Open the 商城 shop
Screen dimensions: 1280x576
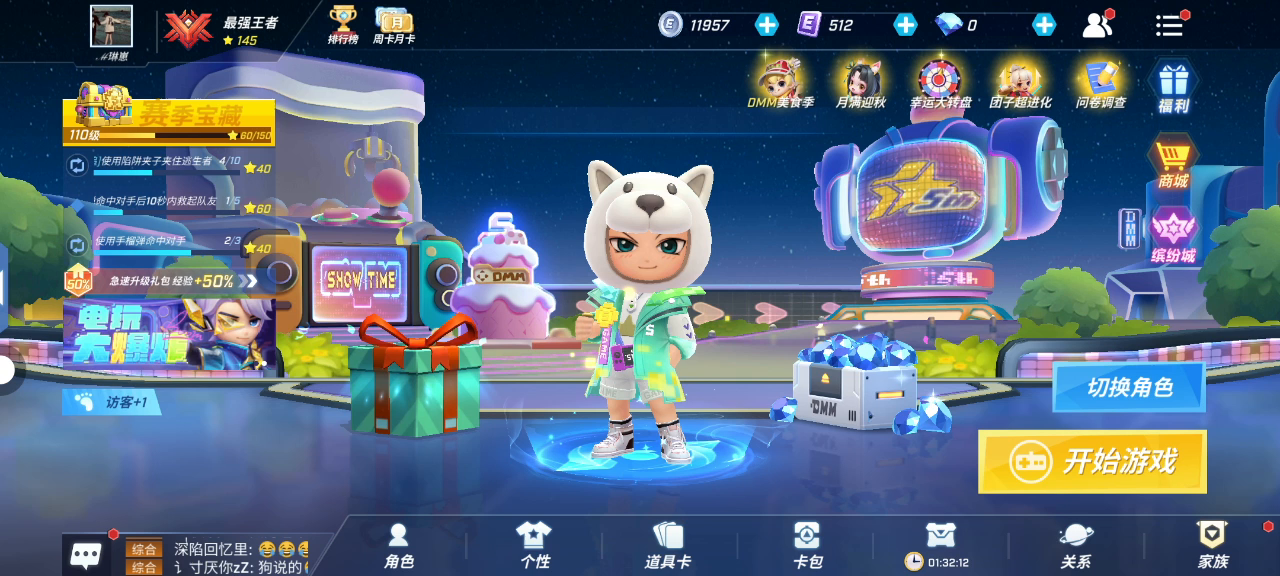[1173, 163]
